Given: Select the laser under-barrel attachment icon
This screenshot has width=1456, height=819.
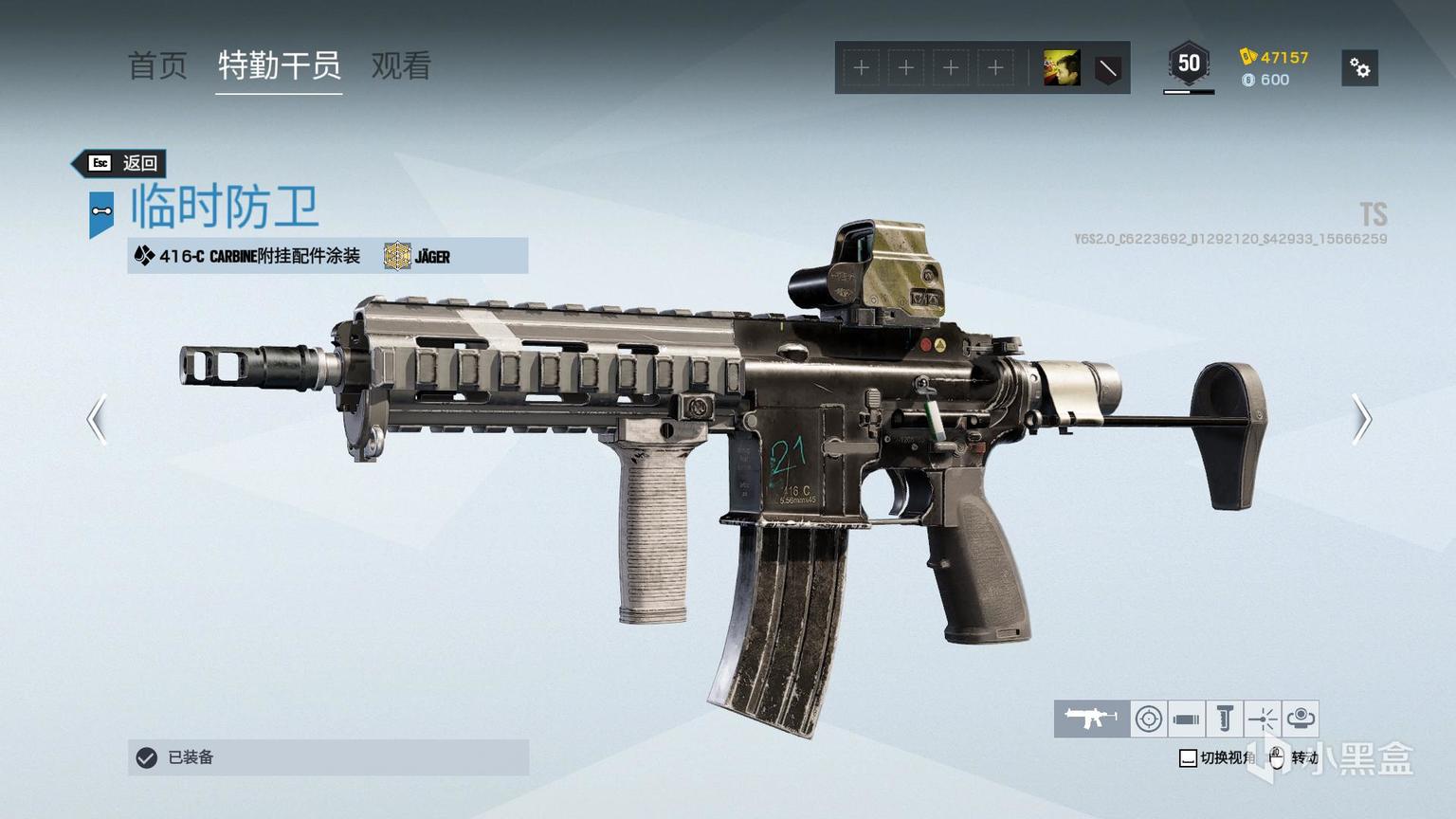Looking at the screenshot, I should tap(1262, 719).
